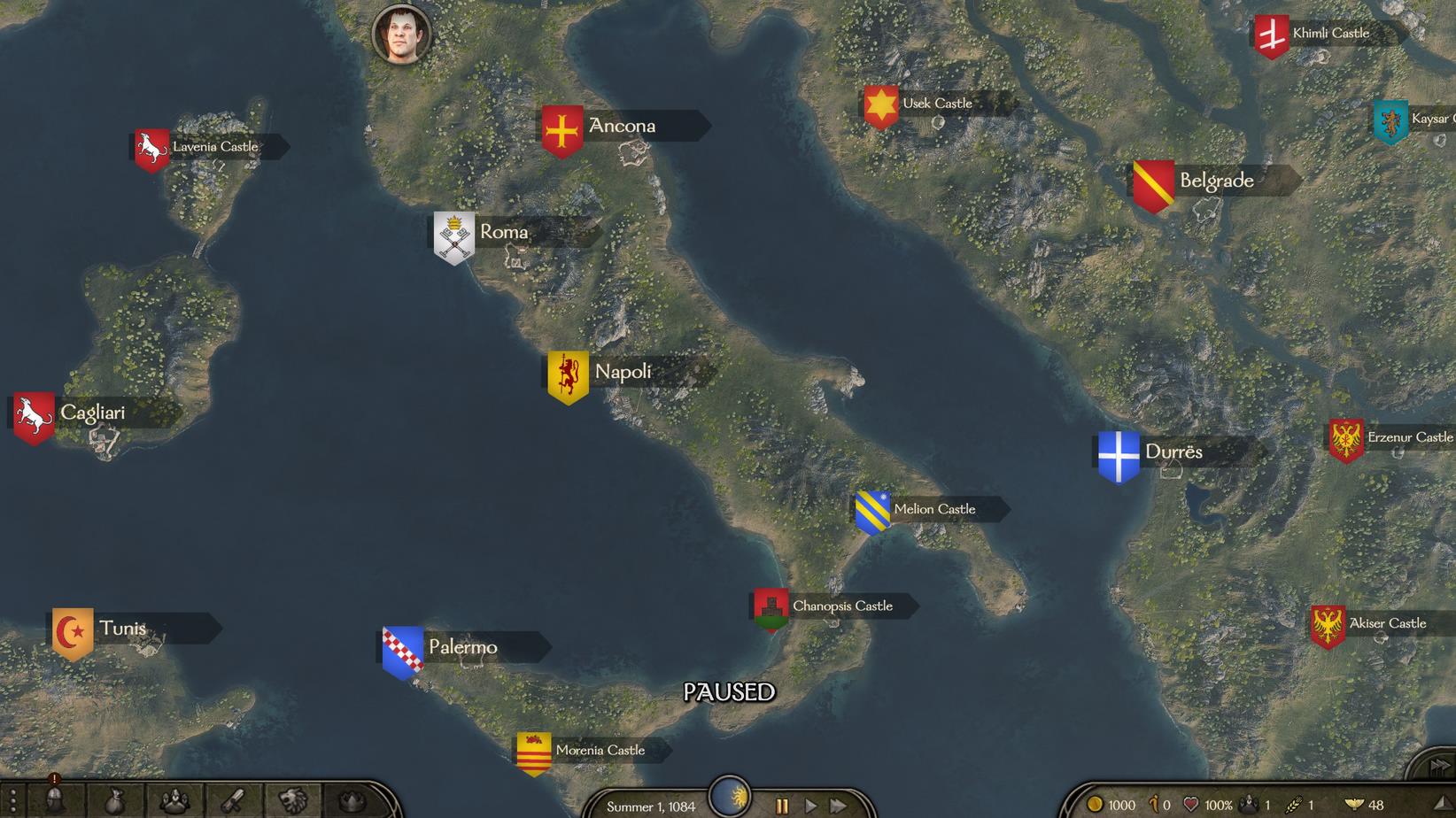Image resolution: width=1456 pixels, height=818 pixels.
Task: Open the party screen icon
Action: pos(174,802)
